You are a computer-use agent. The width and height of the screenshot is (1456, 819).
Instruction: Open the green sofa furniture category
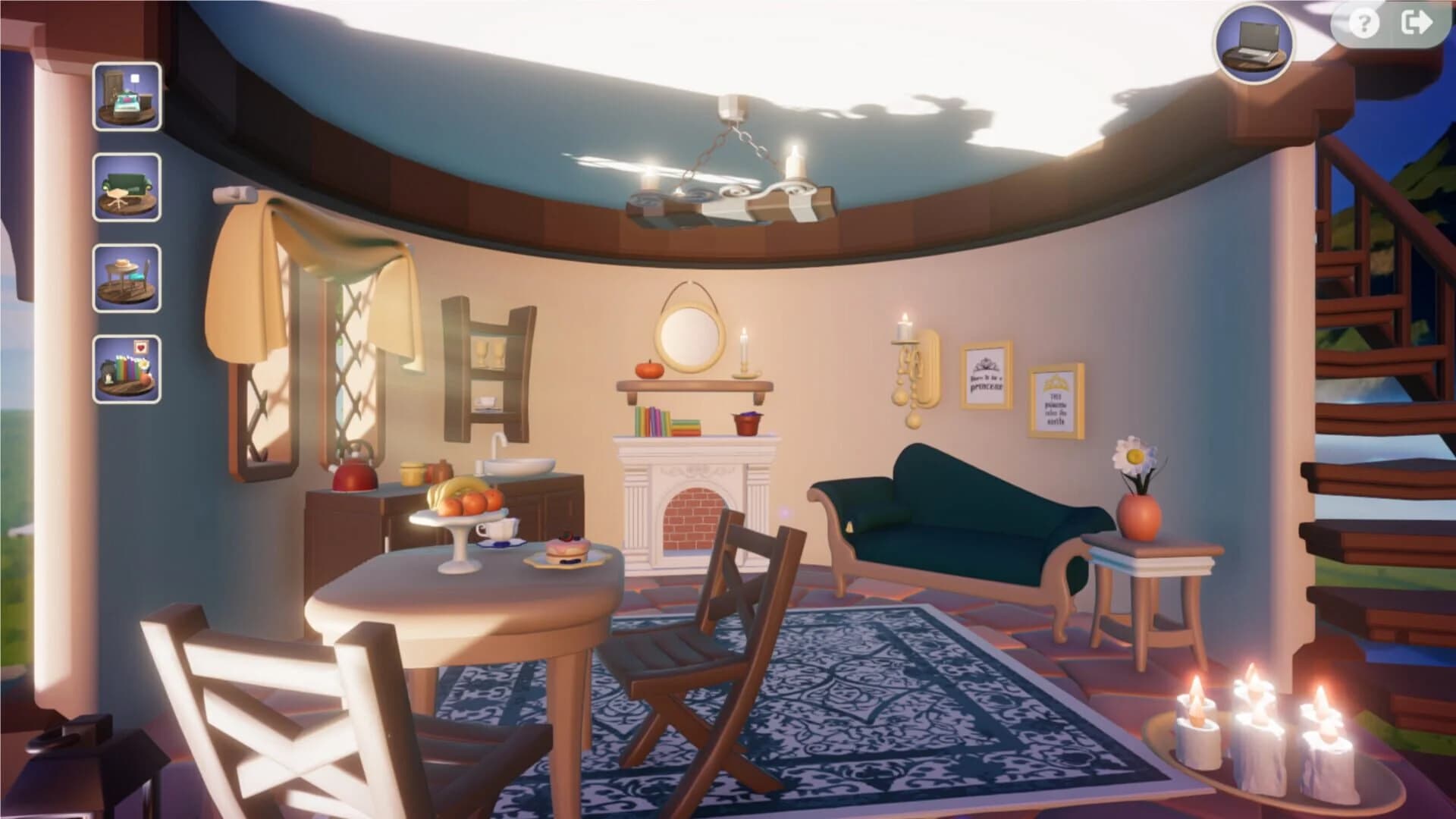(126, 187)
